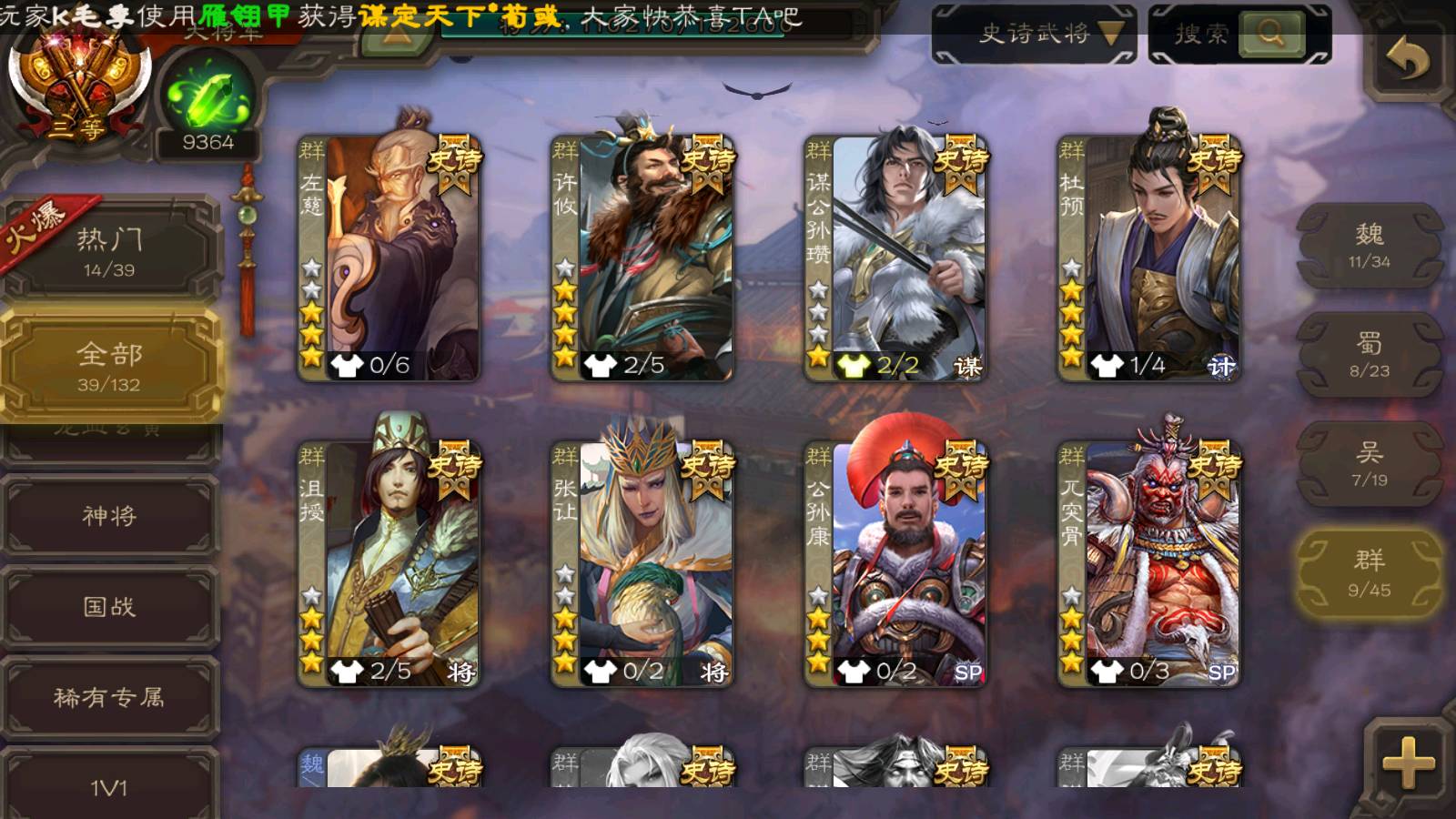Viewport: 1456px width, 819px height.
Task: Open the 史诗武将 filter dropdown
Action: 1035,35
